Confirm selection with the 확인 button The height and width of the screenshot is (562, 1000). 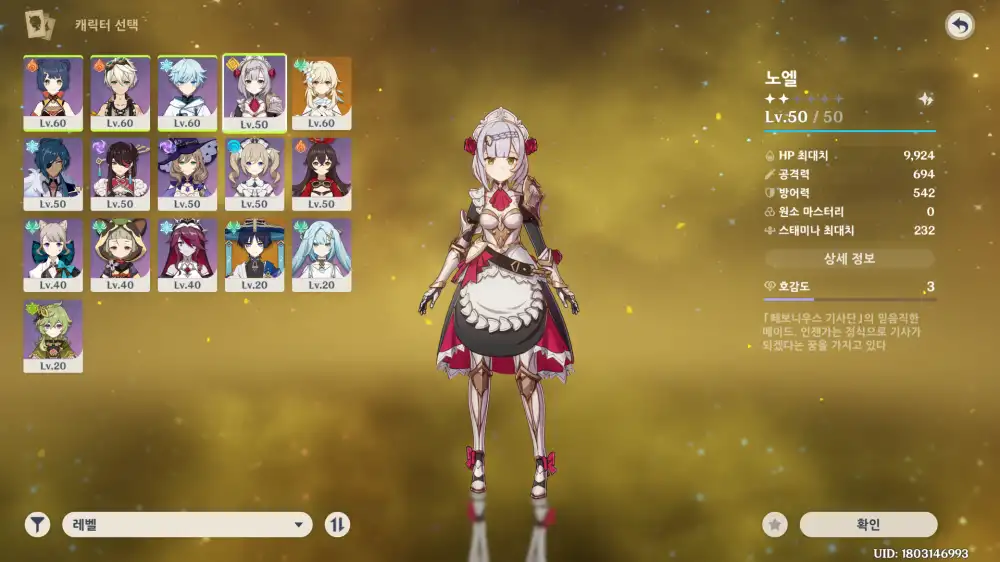[x=868, y=524]
